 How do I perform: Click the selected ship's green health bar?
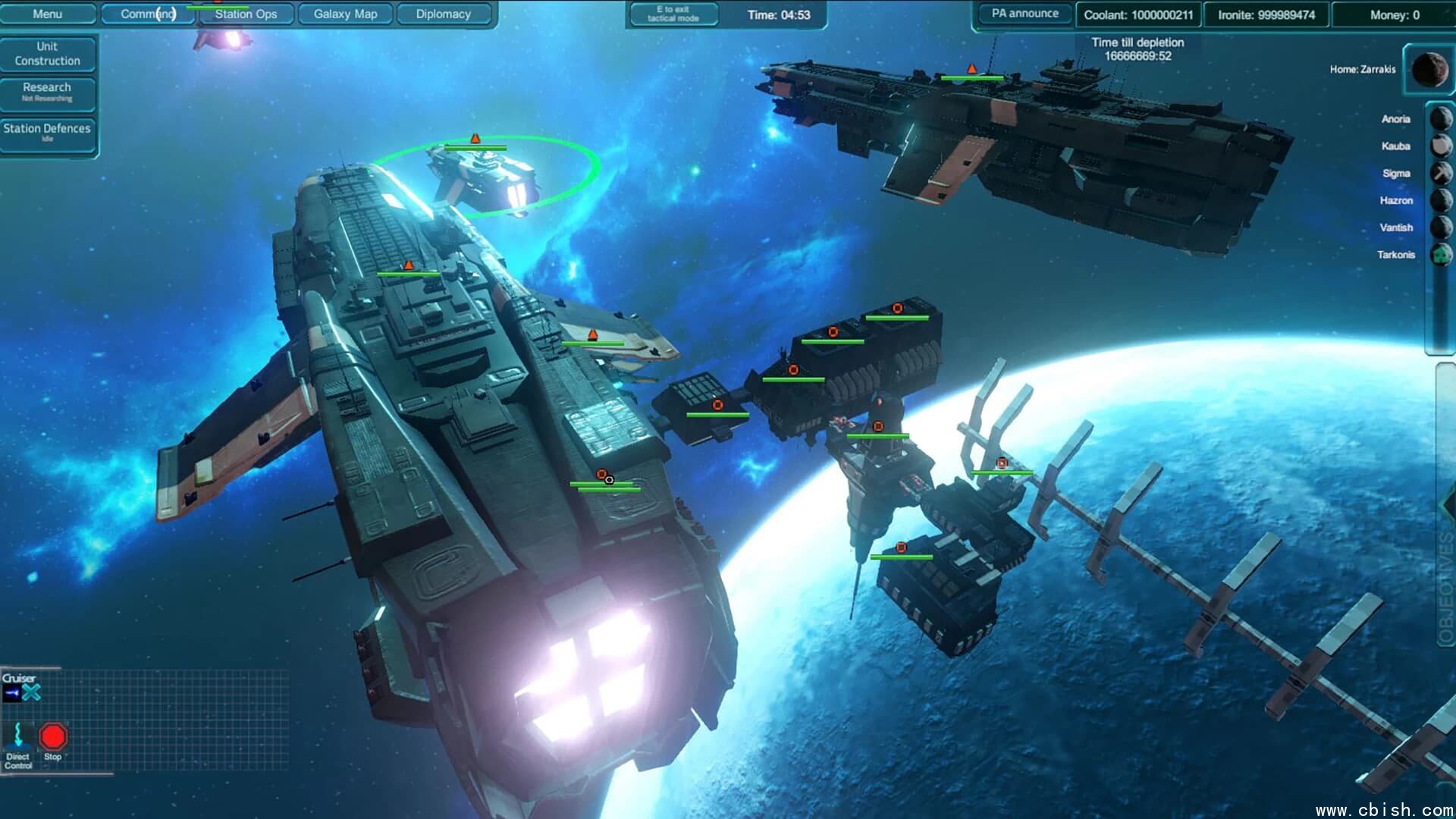click(x=478, y=147)
